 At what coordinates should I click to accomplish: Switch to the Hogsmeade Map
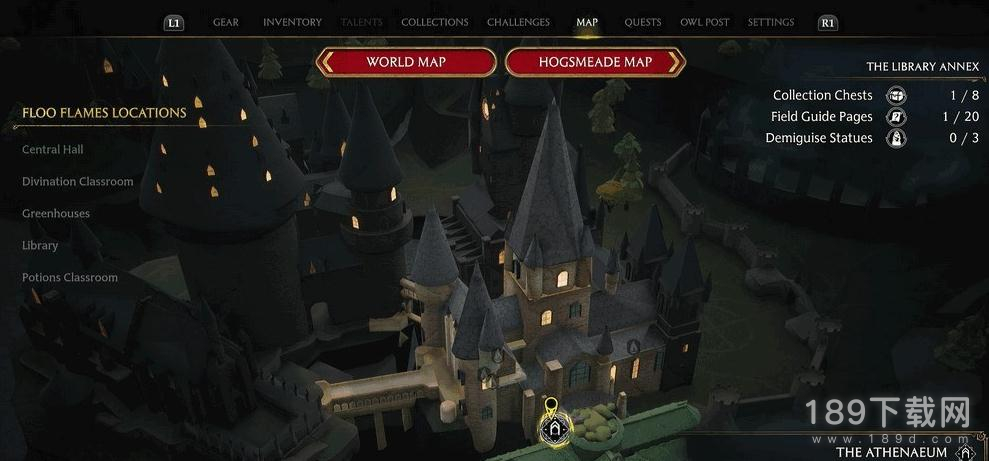(x=595, y=62)
